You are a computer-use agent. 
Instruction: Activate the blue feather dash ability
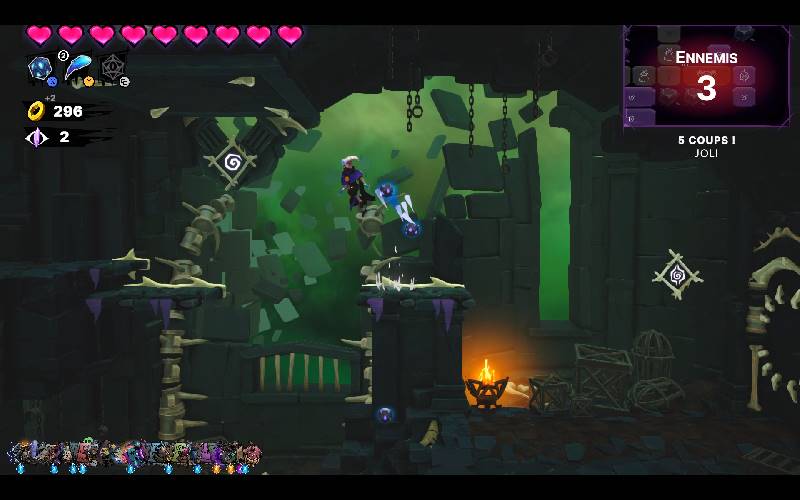click(76, 68)
